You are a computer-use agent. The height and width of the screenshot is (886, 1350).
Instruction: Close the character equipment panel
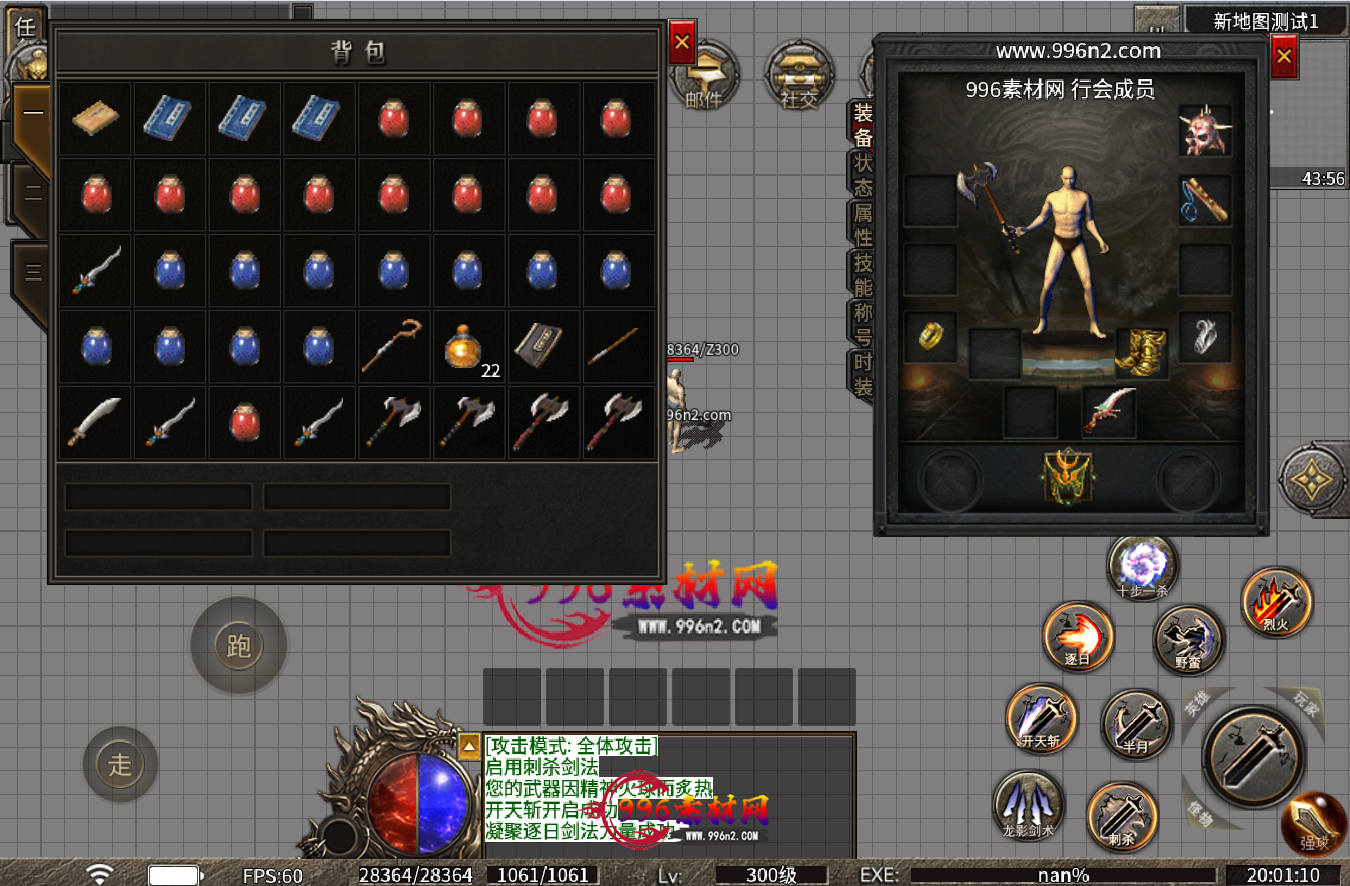point(1284,57)
